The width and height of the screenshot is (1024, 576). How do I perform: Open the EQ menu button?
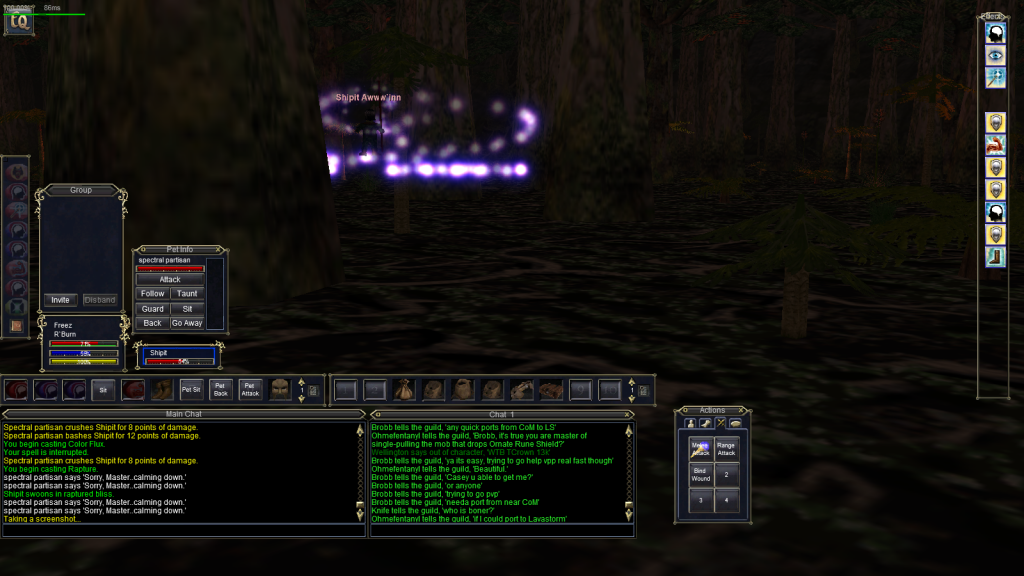pyautogui.click(x=18, y=22)
